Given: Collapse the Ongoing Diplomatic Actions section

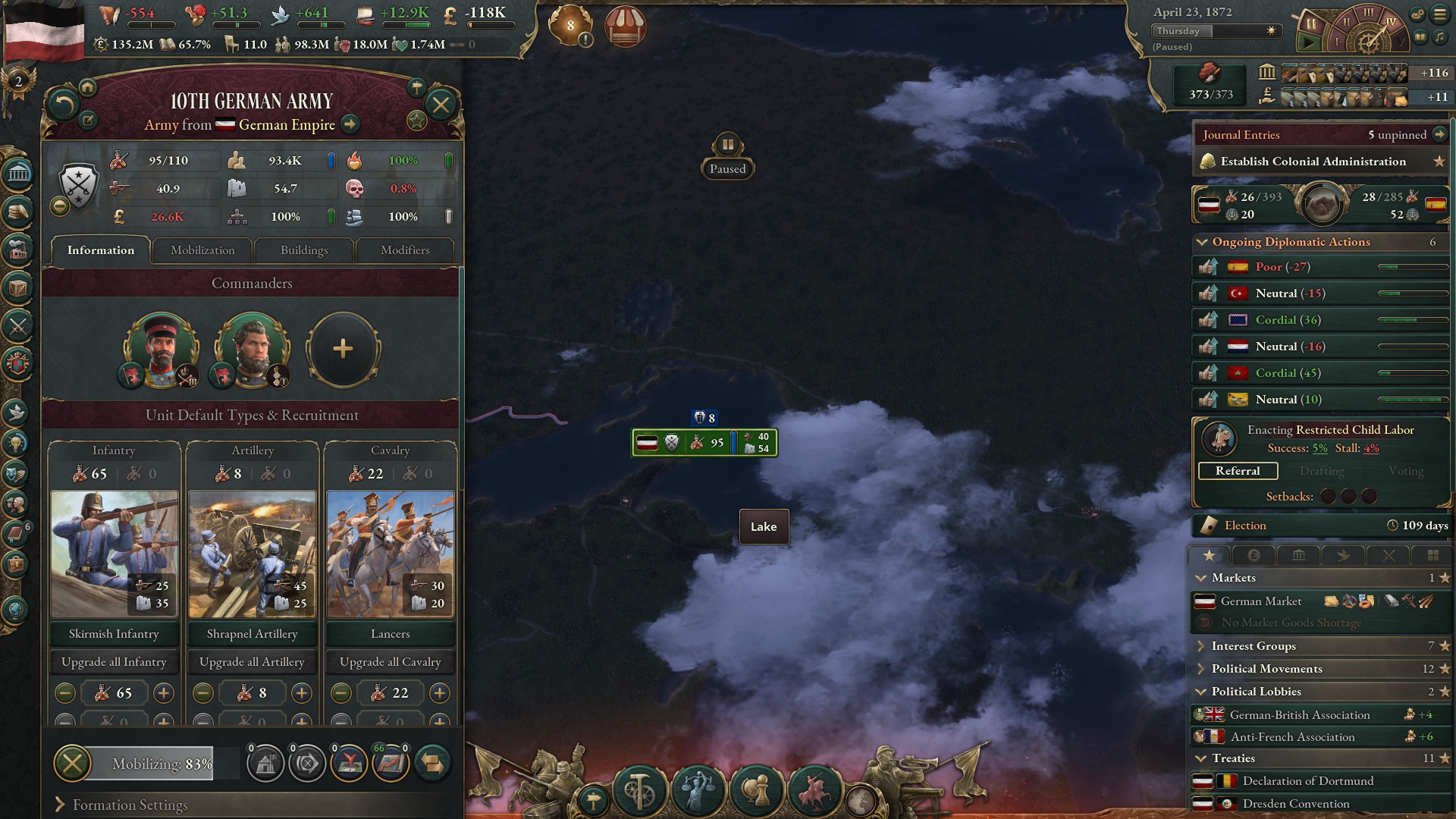Looking at the screenshot, I should click(1202, 242).
